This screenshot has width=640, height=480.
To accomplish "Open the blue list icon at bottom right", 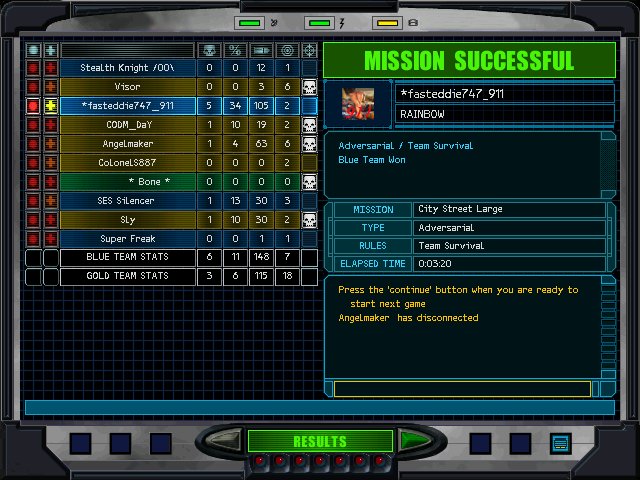I will coord(560,442).
